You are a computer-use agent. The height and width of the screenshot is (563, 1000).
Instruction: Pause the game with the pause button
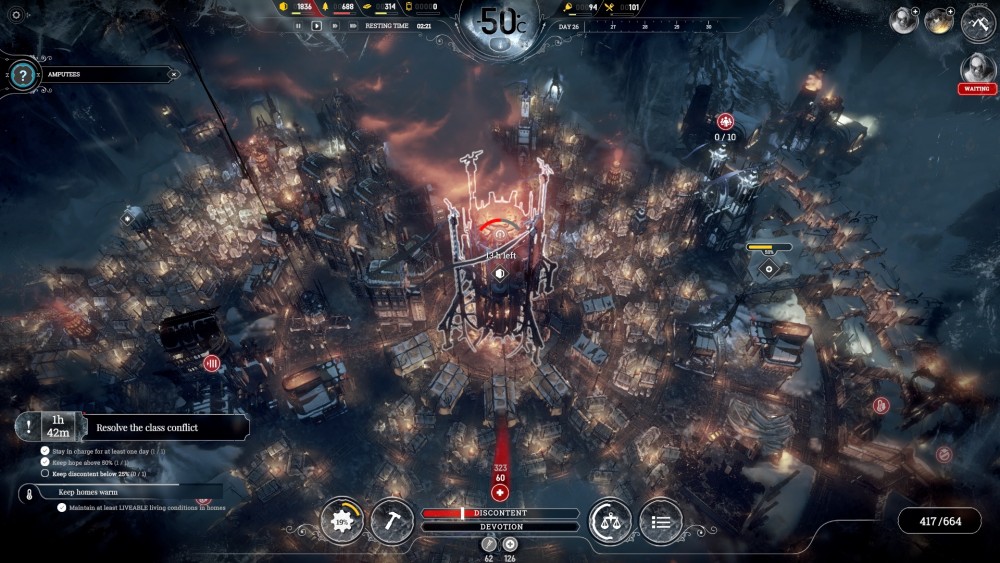coord(298,25)
